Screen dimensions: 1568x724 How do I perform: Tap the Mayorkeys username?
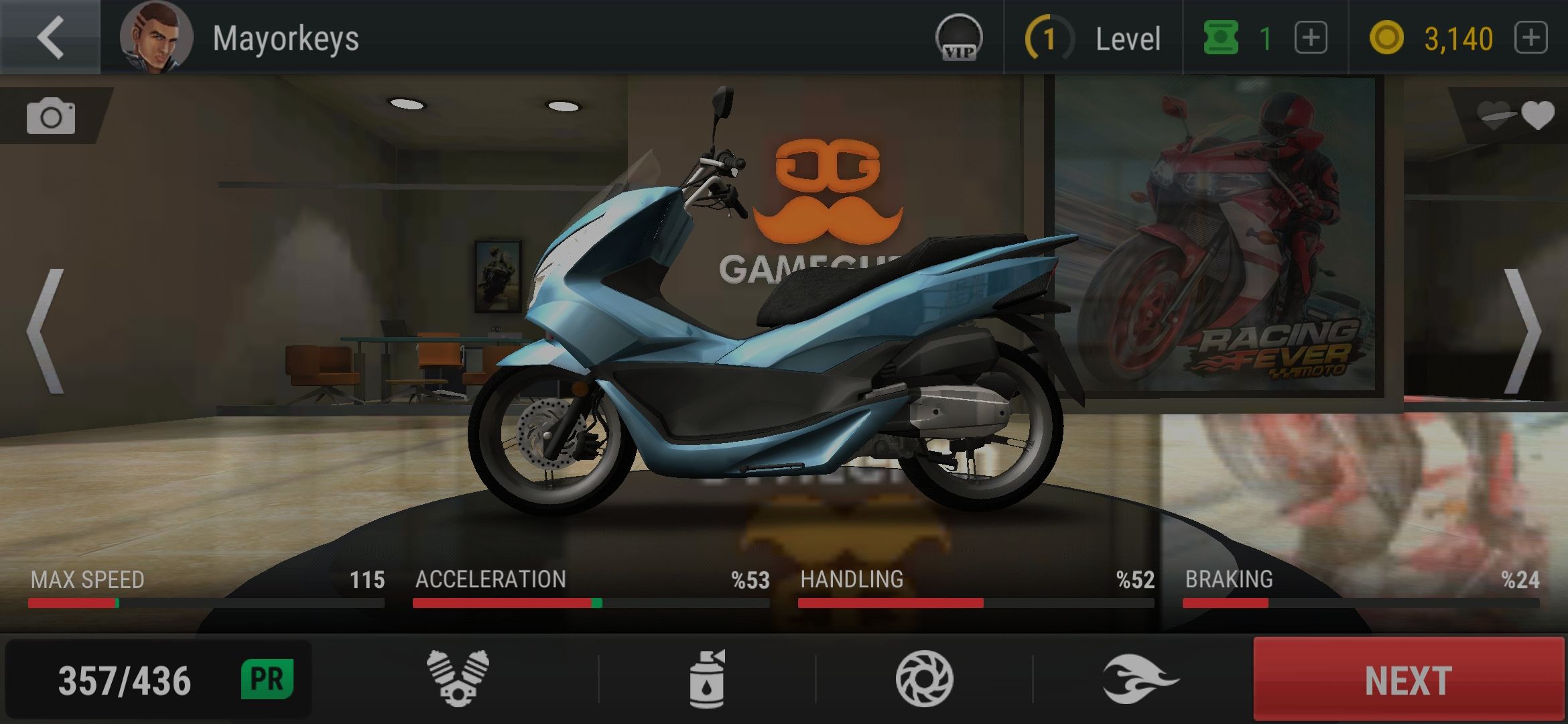tap(288, 38)
